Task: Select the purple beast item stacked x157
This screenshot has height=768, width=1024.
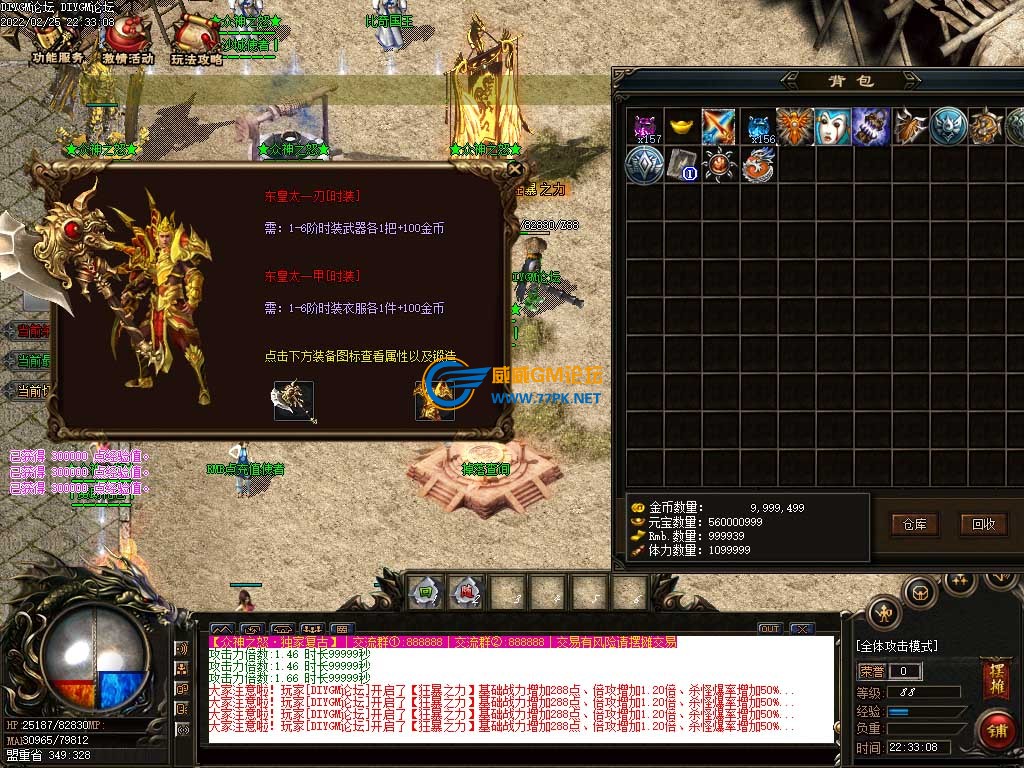Action: 646,127
